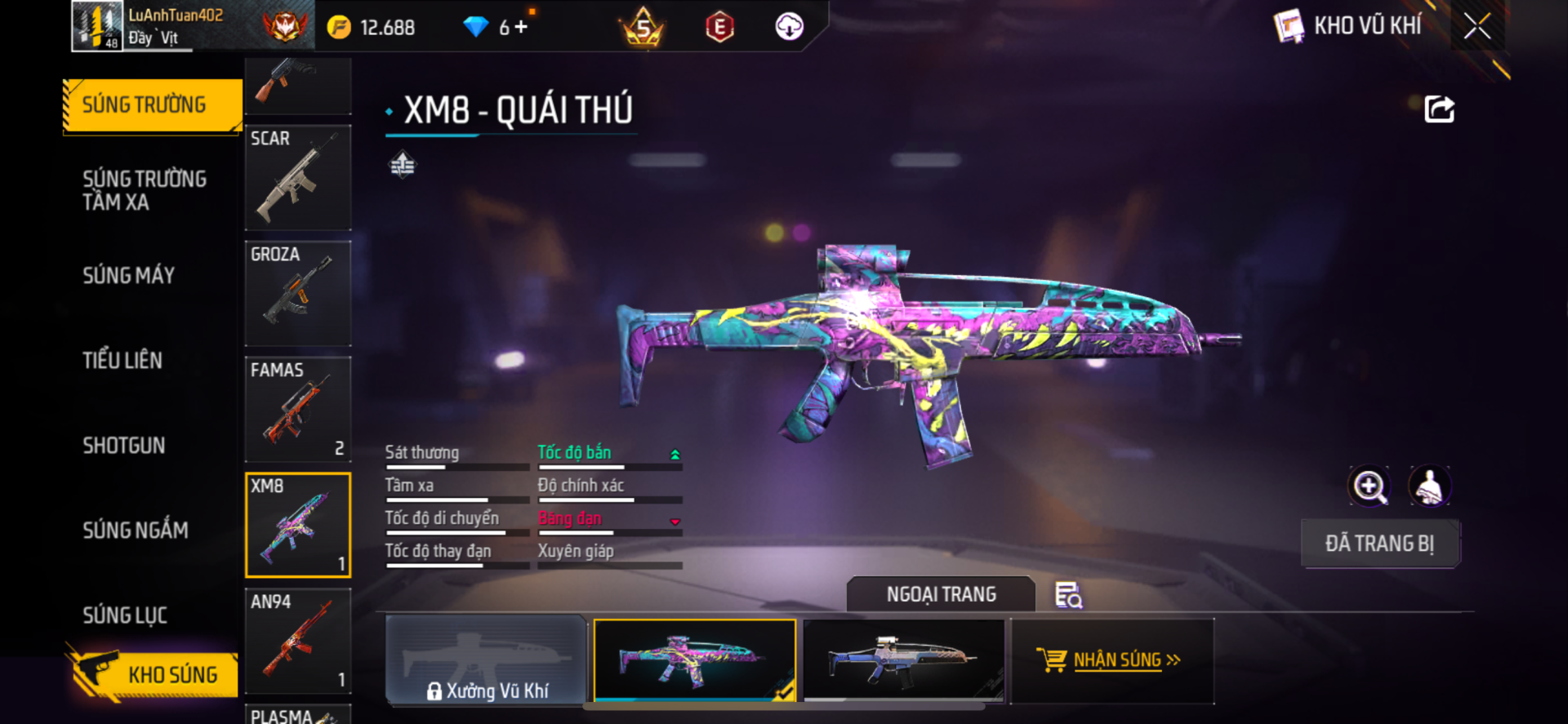Click the share icon
This screenshot has height=724, width=1568.
(1439, 109)
